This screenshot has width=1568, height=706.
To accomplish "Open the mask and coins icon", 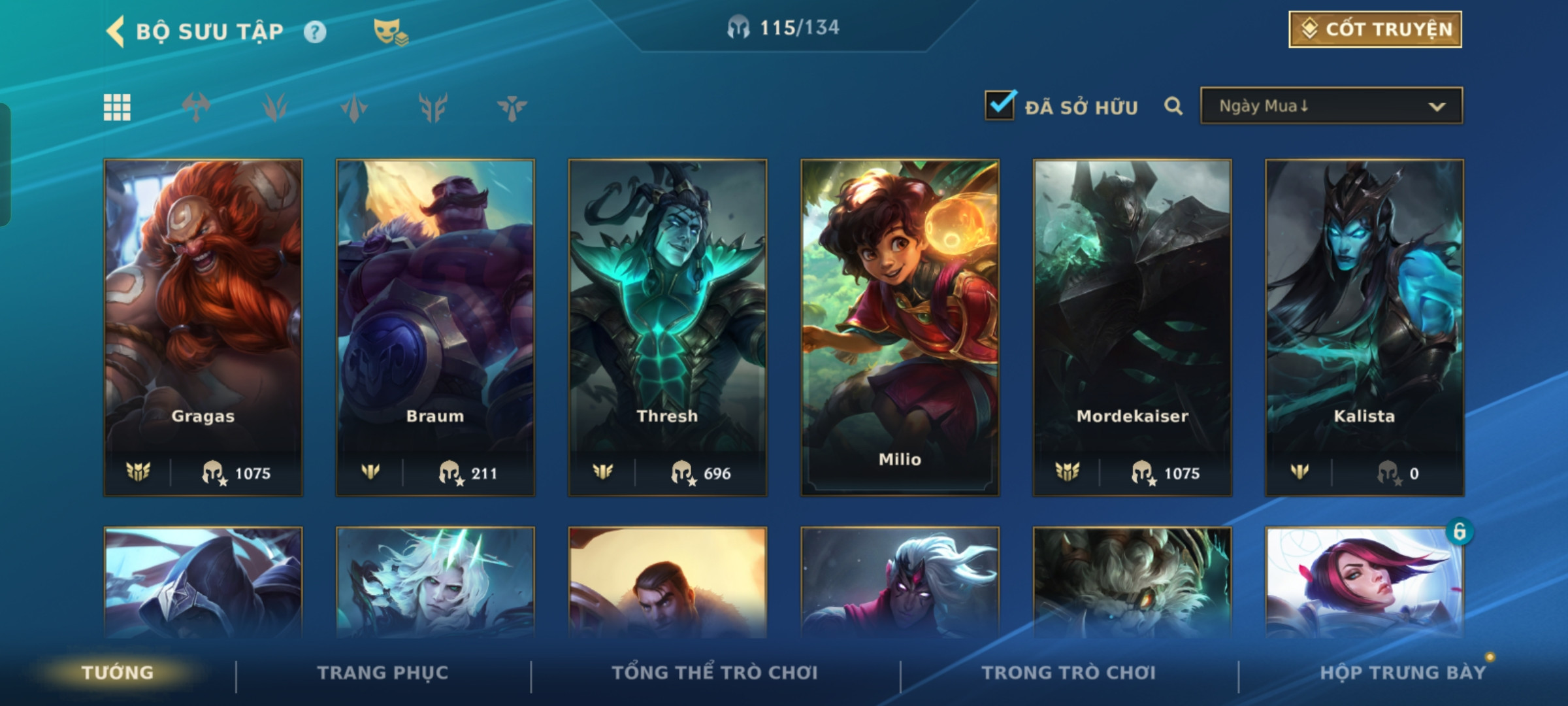I will click(390, 32).
